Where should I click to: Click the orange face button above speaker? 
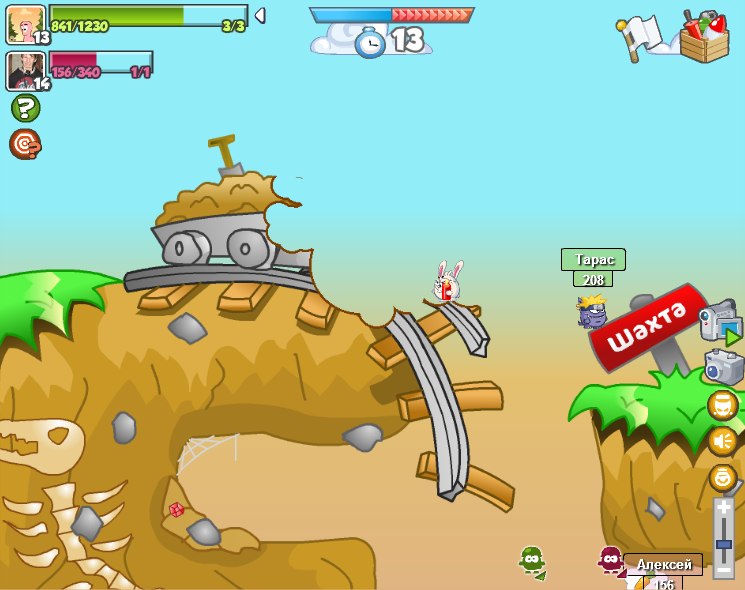(x=722, y=405)
